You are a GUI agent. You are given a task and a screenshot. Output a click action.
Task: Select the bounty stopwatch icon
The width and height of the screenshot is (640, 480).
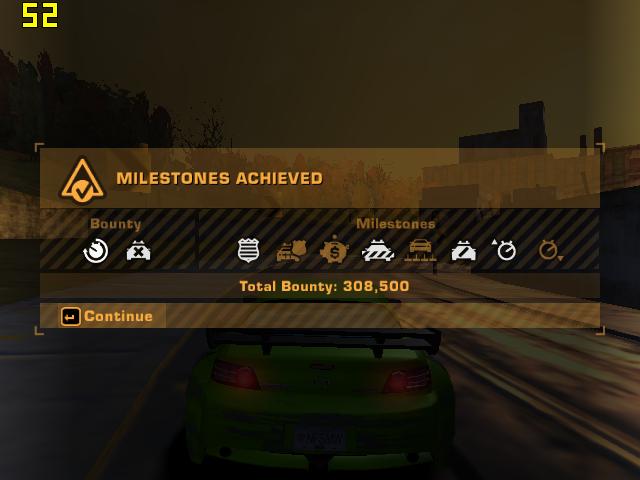[96, 250]
